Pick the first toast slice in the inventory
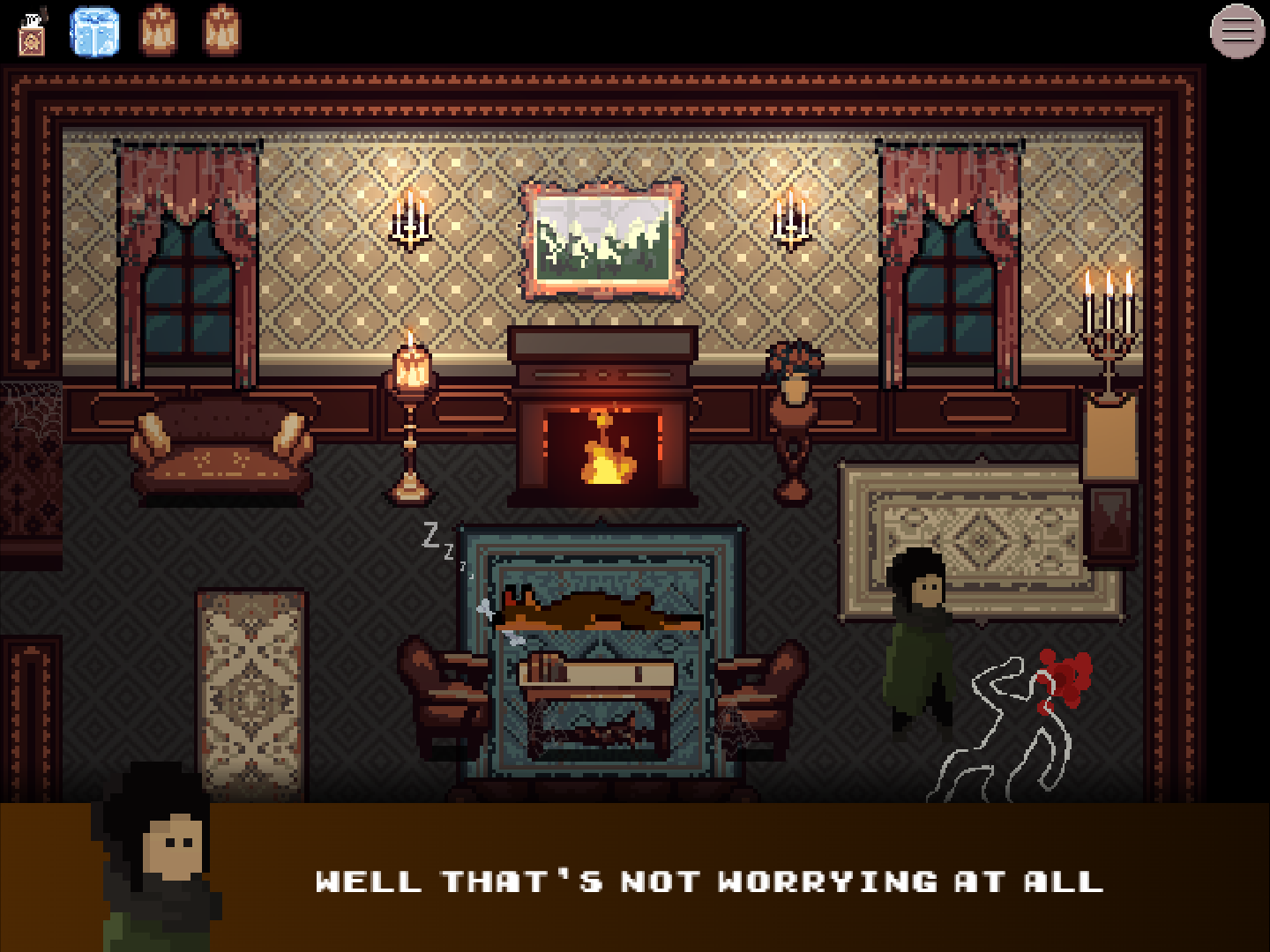Viewport: 1270px width, 952px height. [x=155, y=32]
